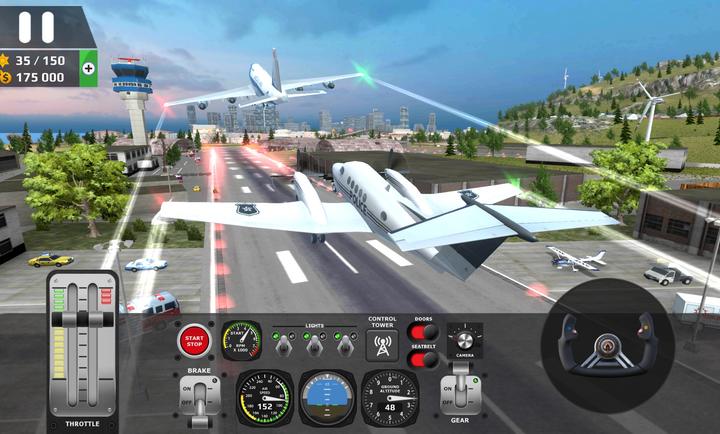
Task: Switch the landing Gear lever
Action: click(460, 392)
